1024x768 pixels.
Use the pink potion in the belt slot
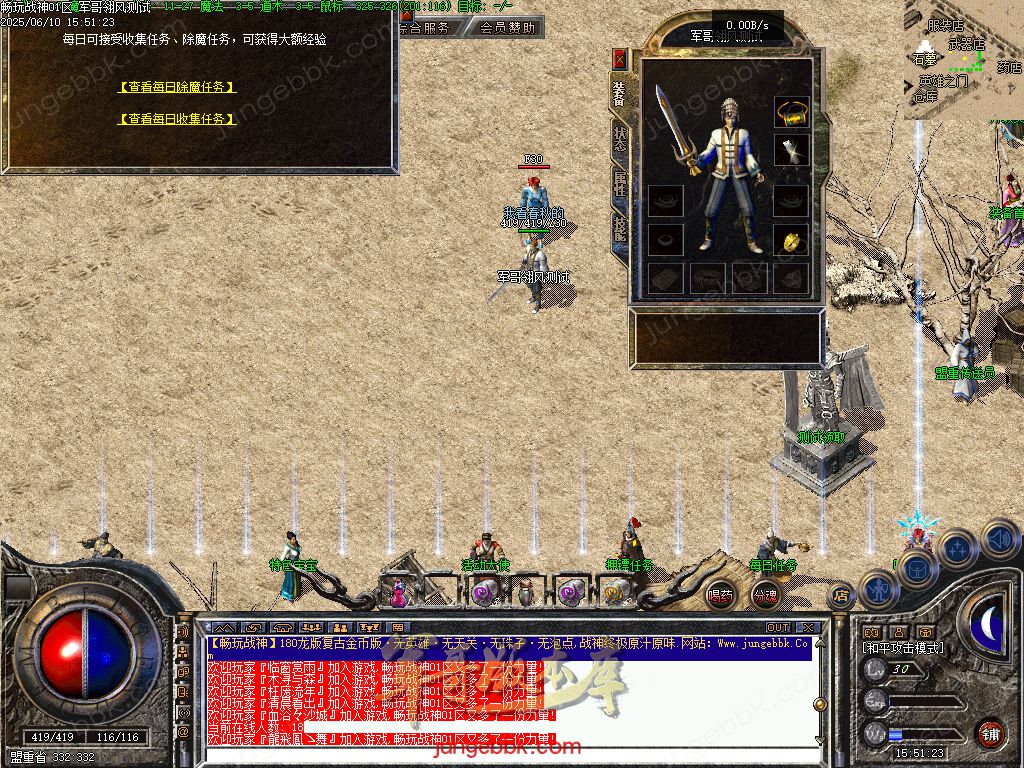tap(398, 593)
